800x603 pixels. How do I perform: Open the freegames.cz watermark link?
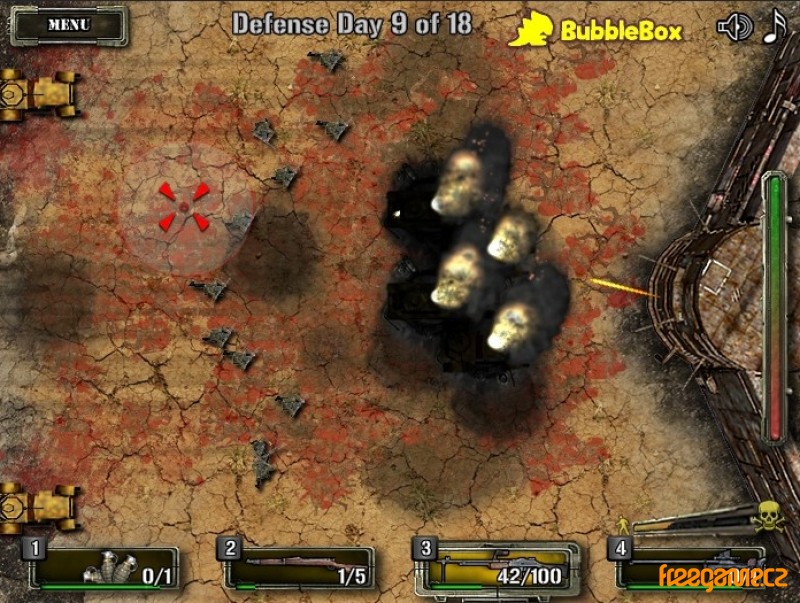[723, 576]
